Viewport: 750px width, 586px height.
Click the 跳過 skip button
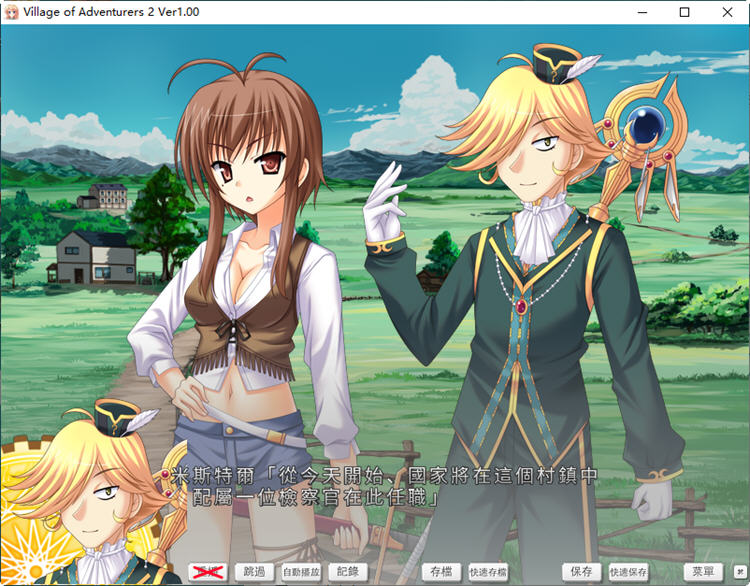tap(255, 572)
